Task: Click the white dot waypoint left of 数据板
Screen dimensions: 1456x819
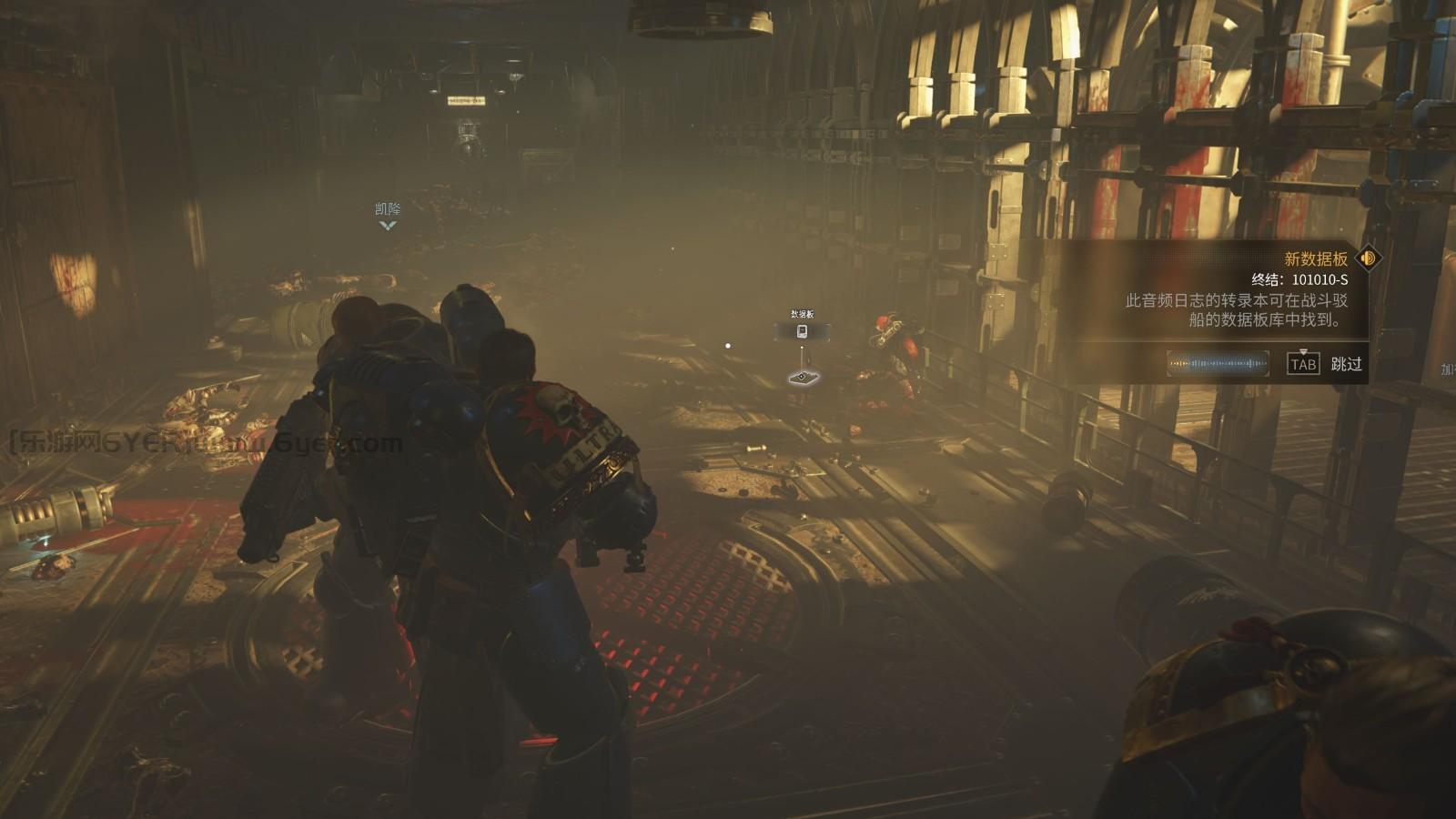Action: (726, 345)
